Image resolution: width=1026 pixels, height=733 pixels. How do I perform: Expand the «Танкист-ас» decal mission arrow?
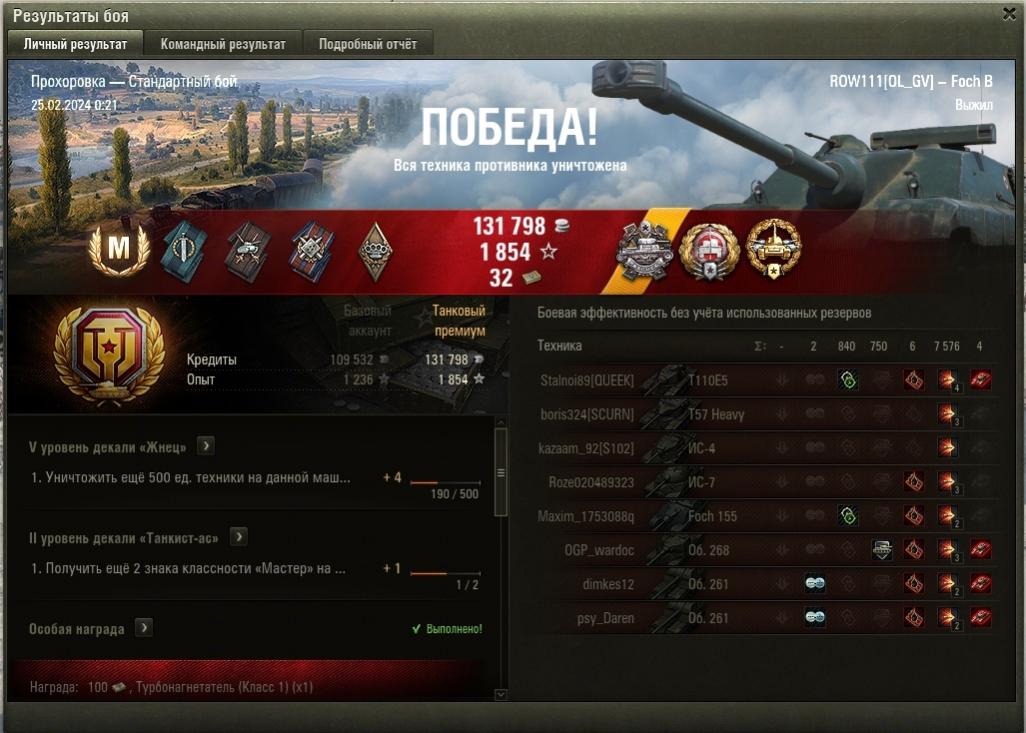[x=238, y=537]
